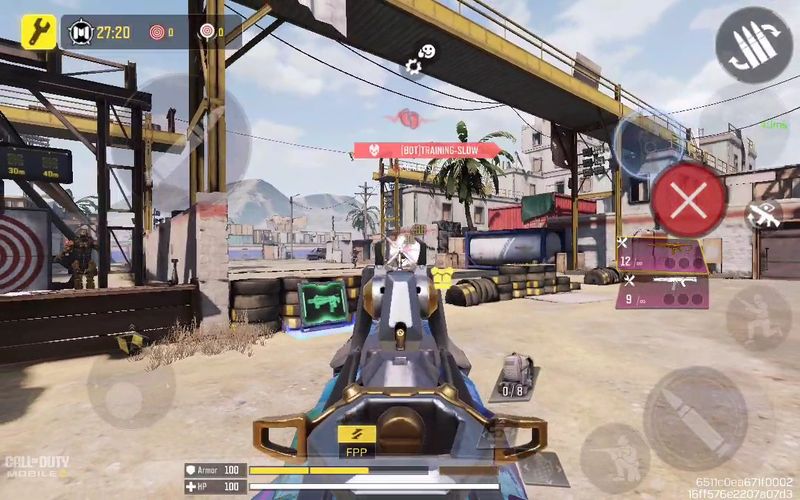Tap the virtual movement joystick
Viewport: 800px width, 500px height.
[131, 384]
